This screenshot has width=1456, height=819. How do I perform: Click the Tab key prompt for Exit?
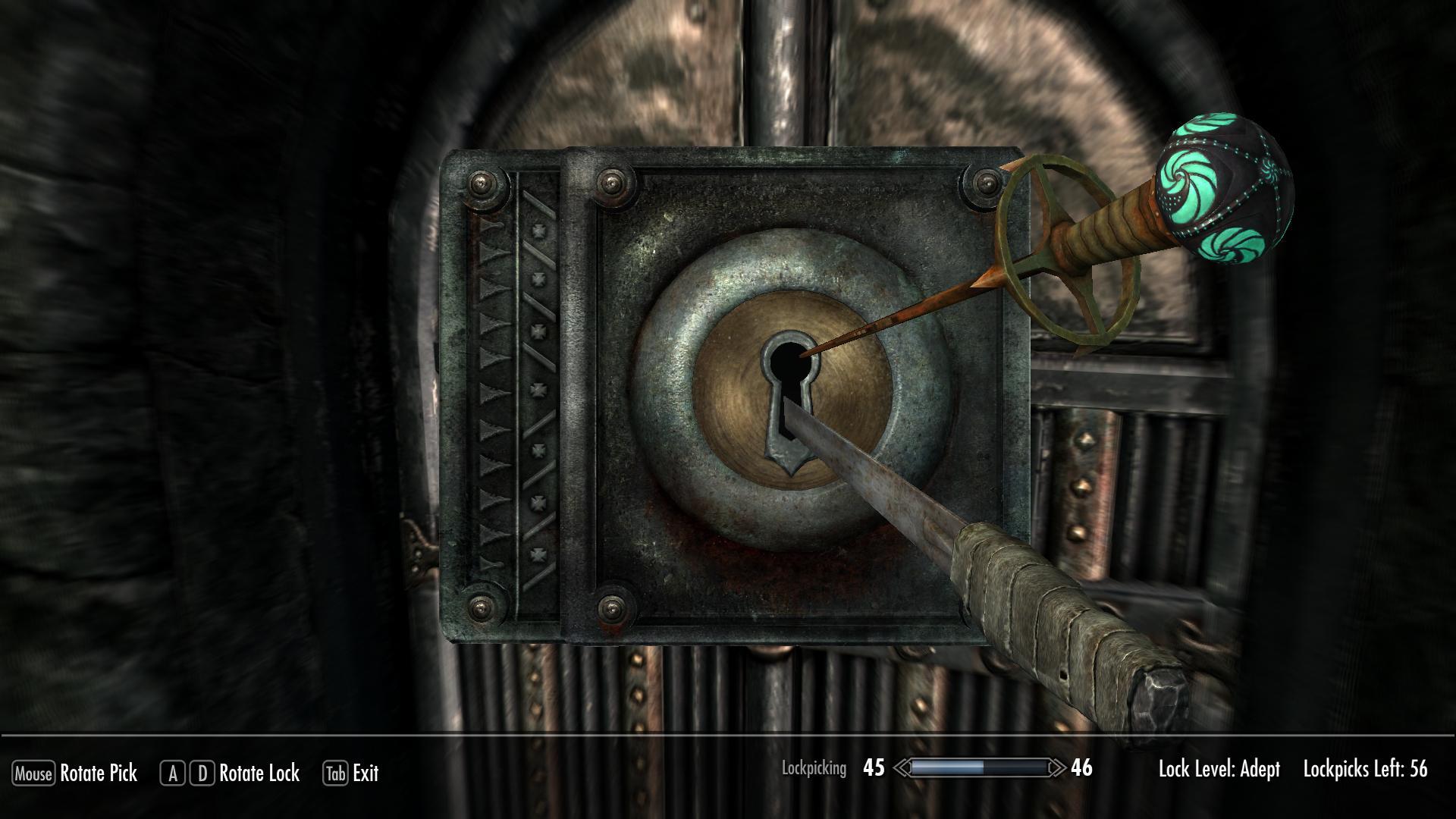(x=334, y=774)
